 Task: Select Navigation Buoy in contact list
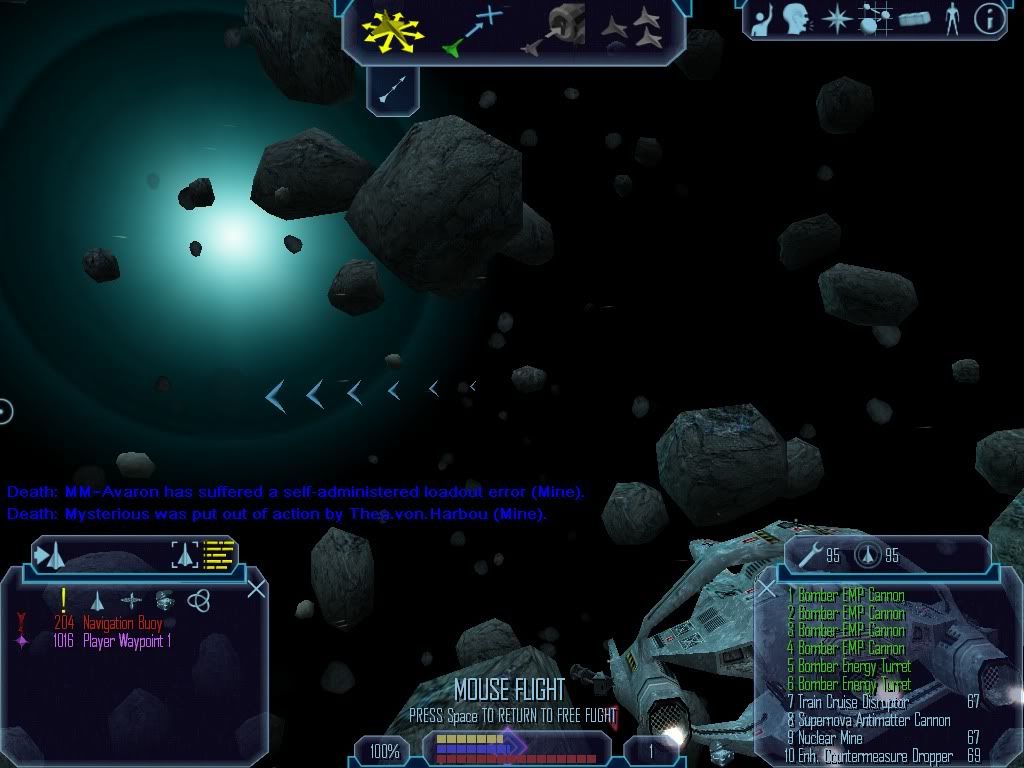tap(122, 623)
